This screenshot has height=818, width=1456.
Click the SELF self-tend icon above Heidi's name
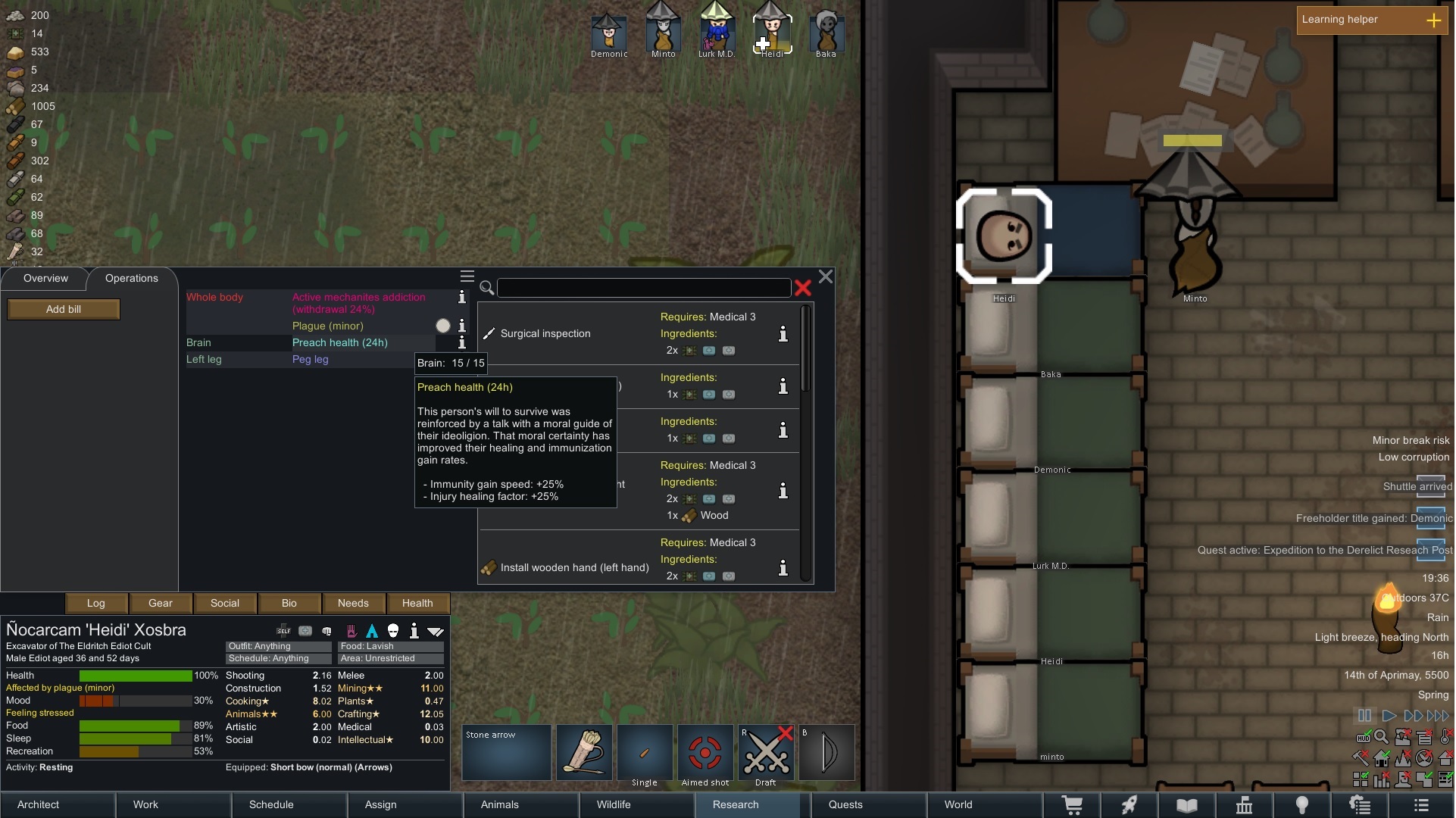pyautogui.click(x=283, y=630)
